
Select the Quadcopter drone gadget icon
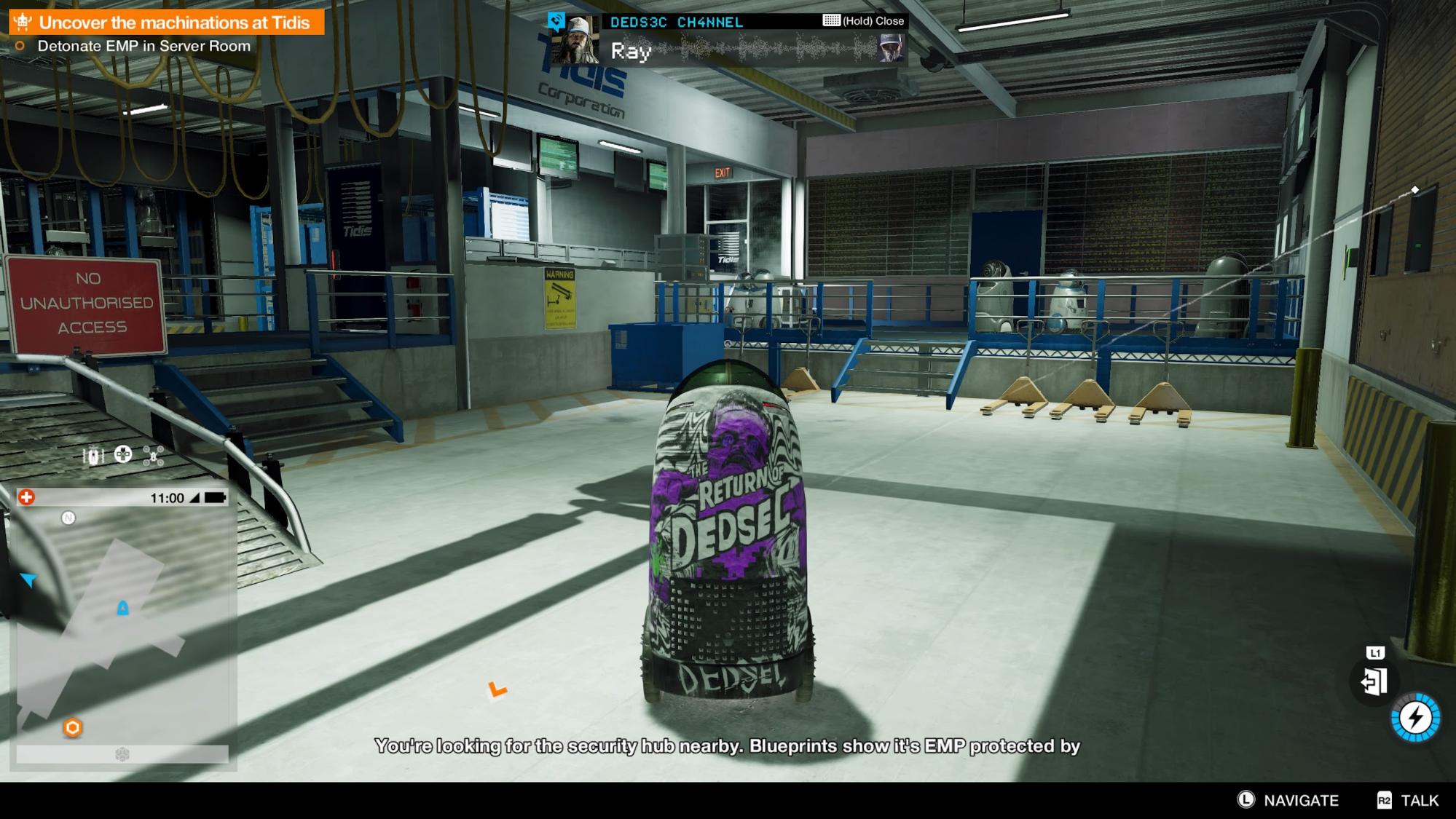coord(153,456)
